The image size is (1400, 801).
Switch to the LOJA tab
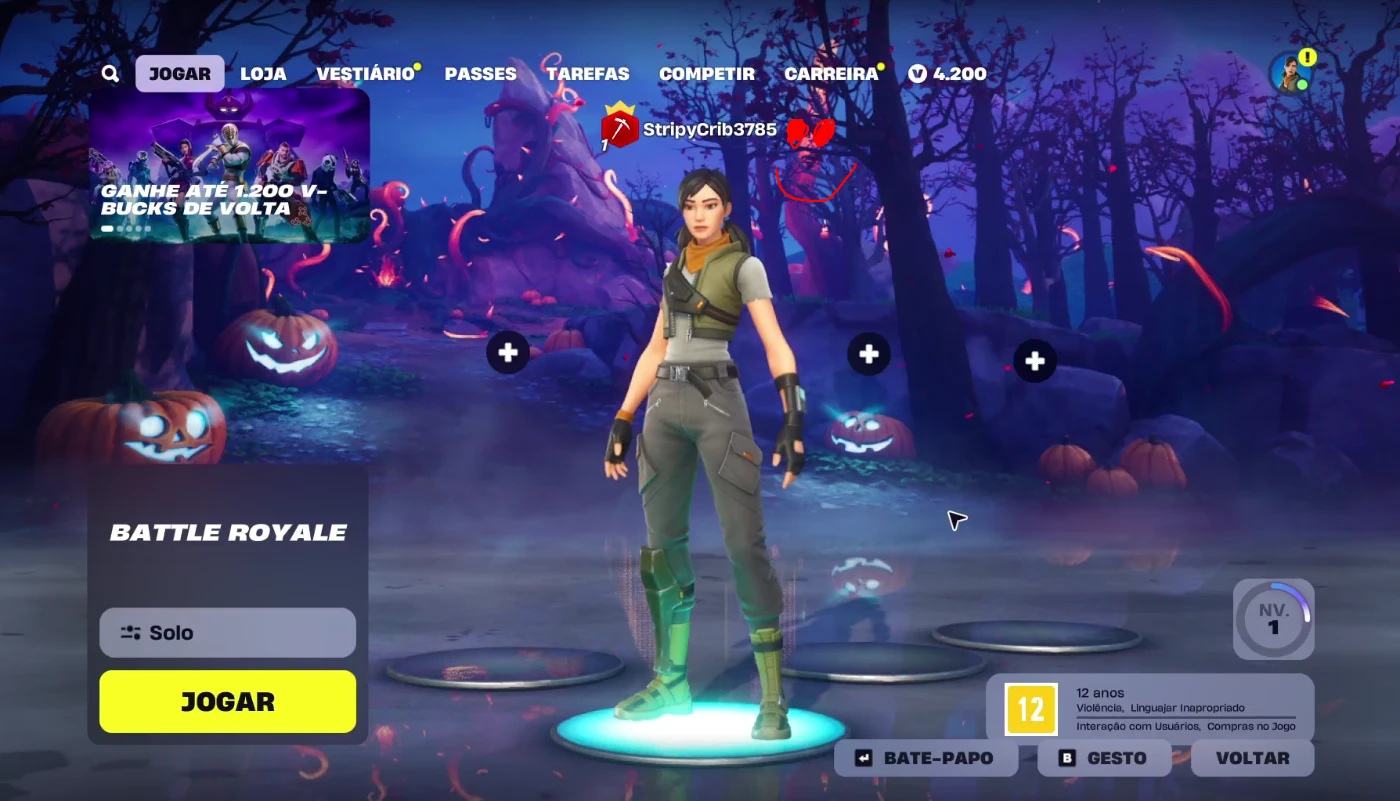(262, 73)
